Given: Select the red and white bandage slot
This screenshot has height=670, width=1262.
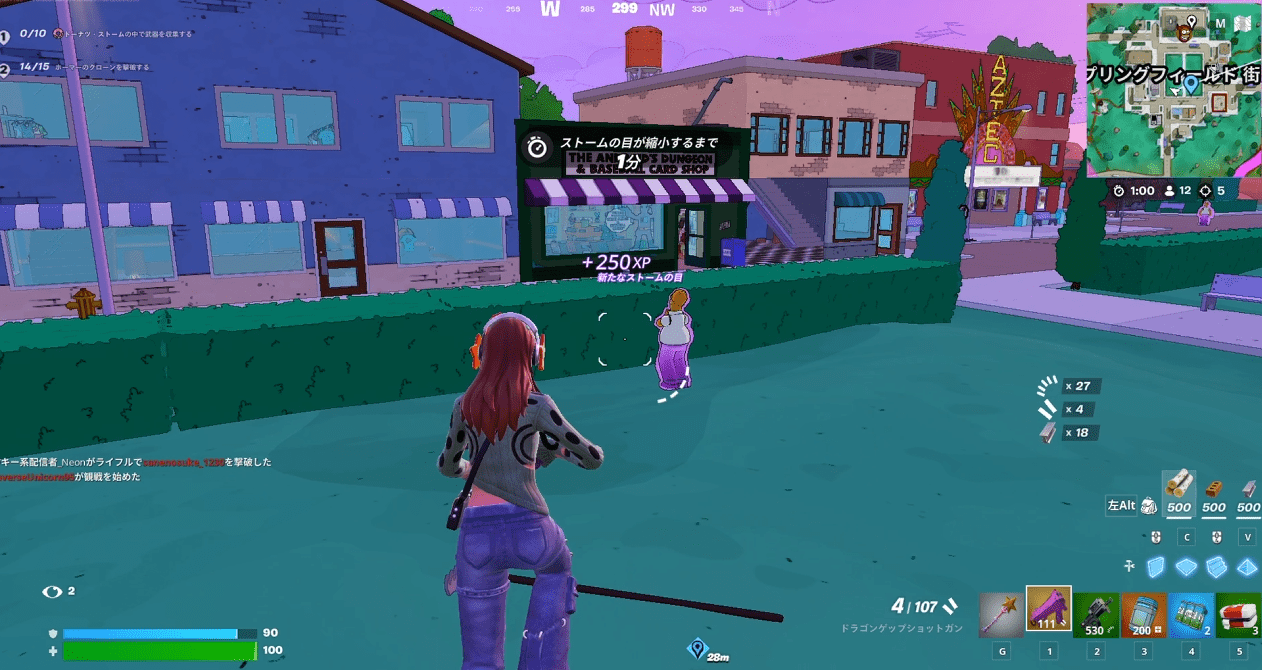Looking at the screenshot, I should 1238,612.
